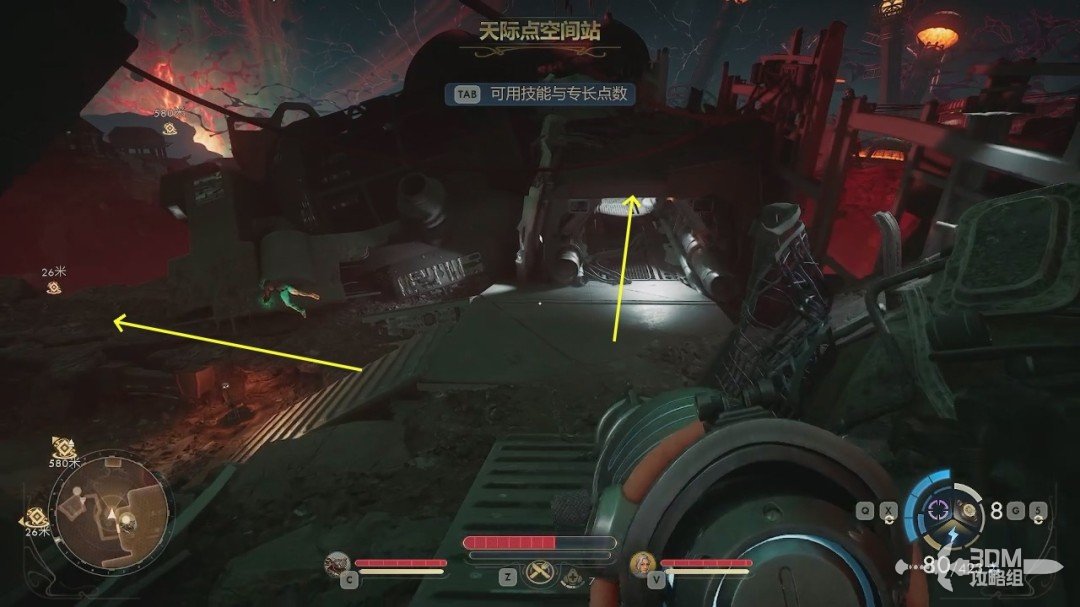Screen dimensions: 1080x607
Task: Click the left companion's portrait
Action: pos(337,565)
